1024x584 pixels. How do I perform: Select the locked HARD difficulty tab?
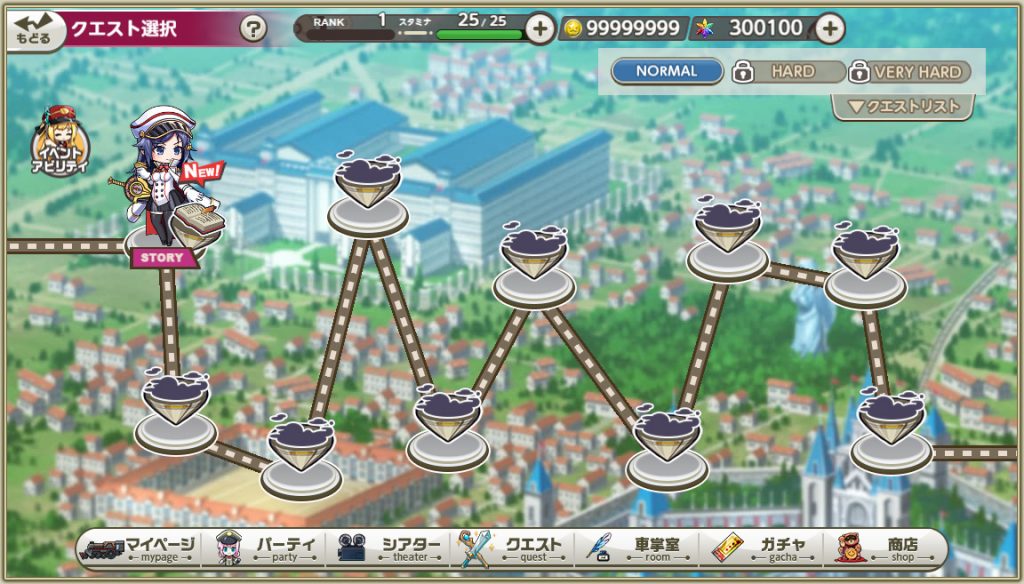pyautogui.click(x=789, y=72)
